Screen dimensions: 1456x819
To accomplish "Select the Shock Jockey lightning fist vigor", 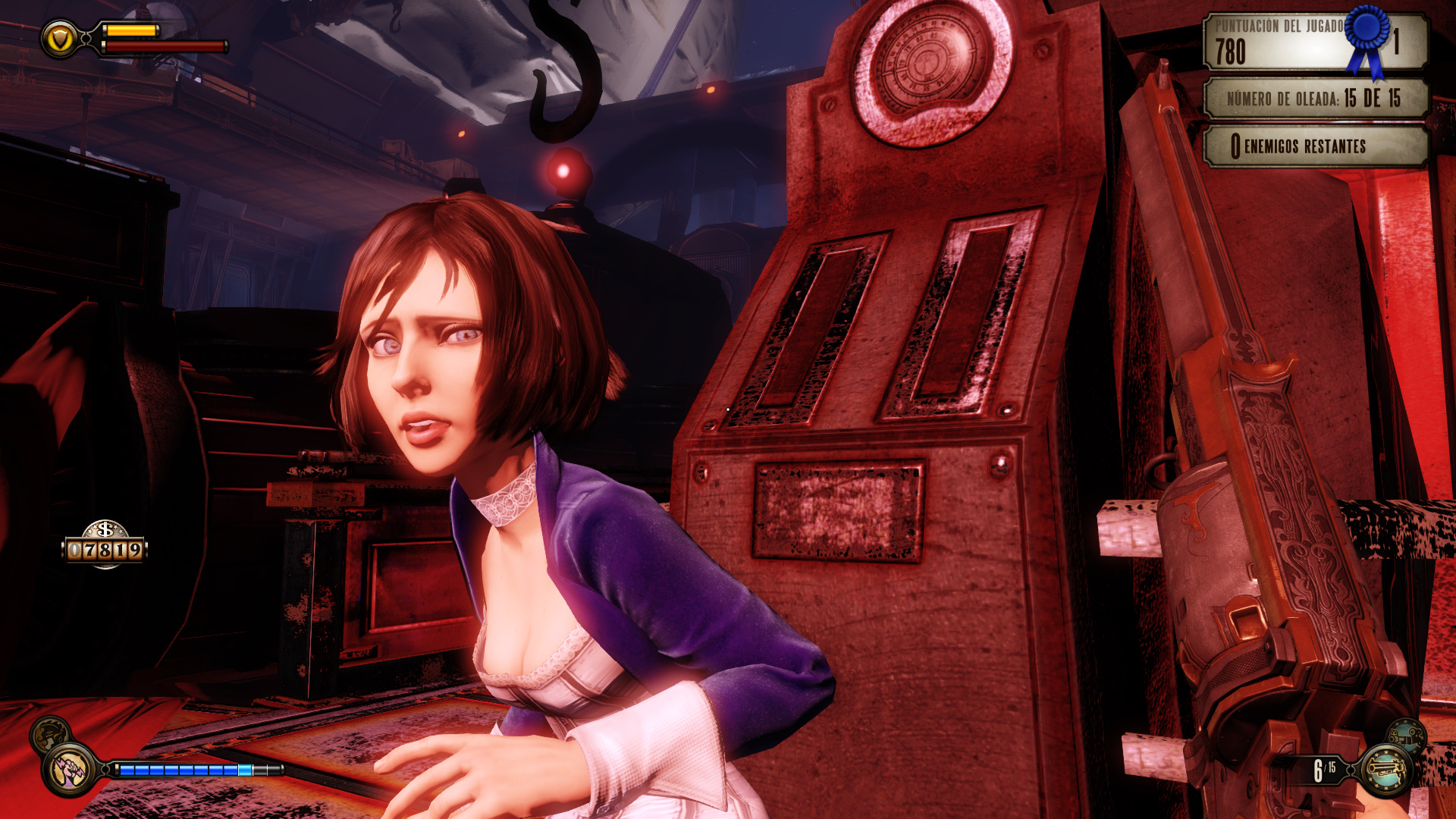I will tap(71, 770).
